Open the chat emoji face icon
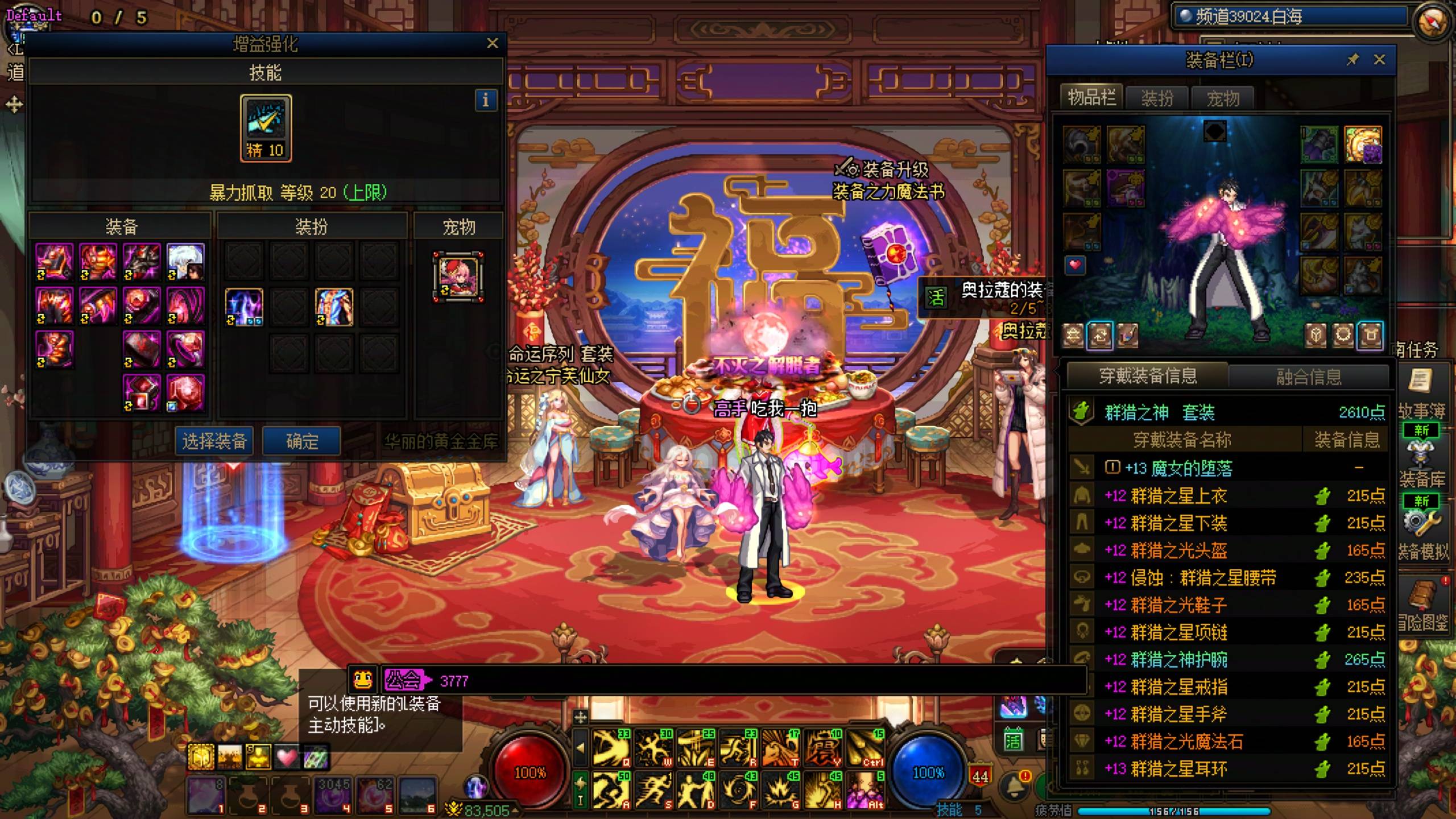The width and height of the screenshot is (1456, 819). point(363,679)
